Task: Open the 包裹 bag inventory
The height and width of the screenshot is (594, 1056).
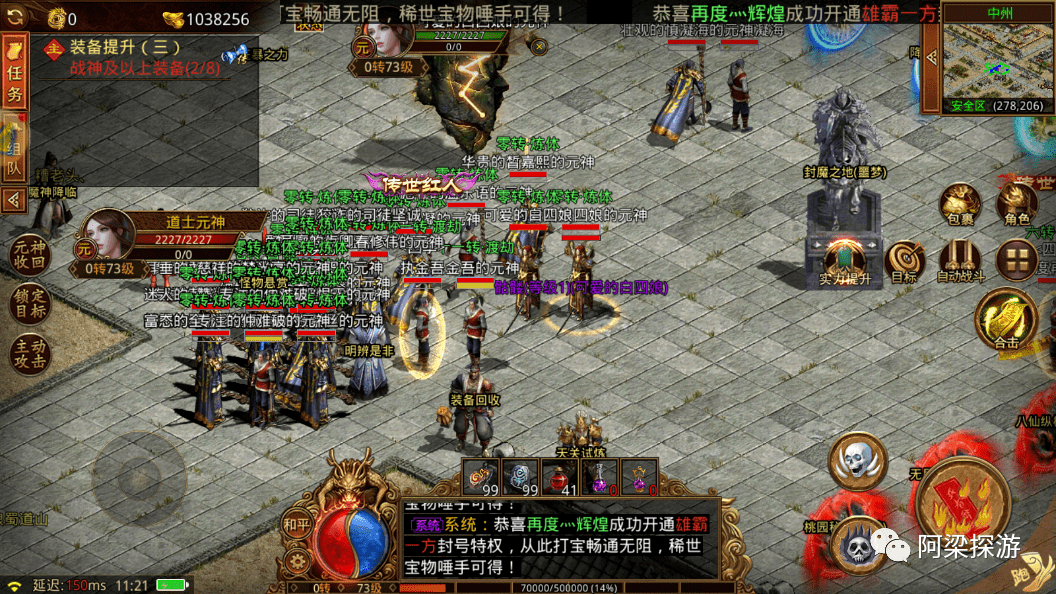Action: coord(960,203)
